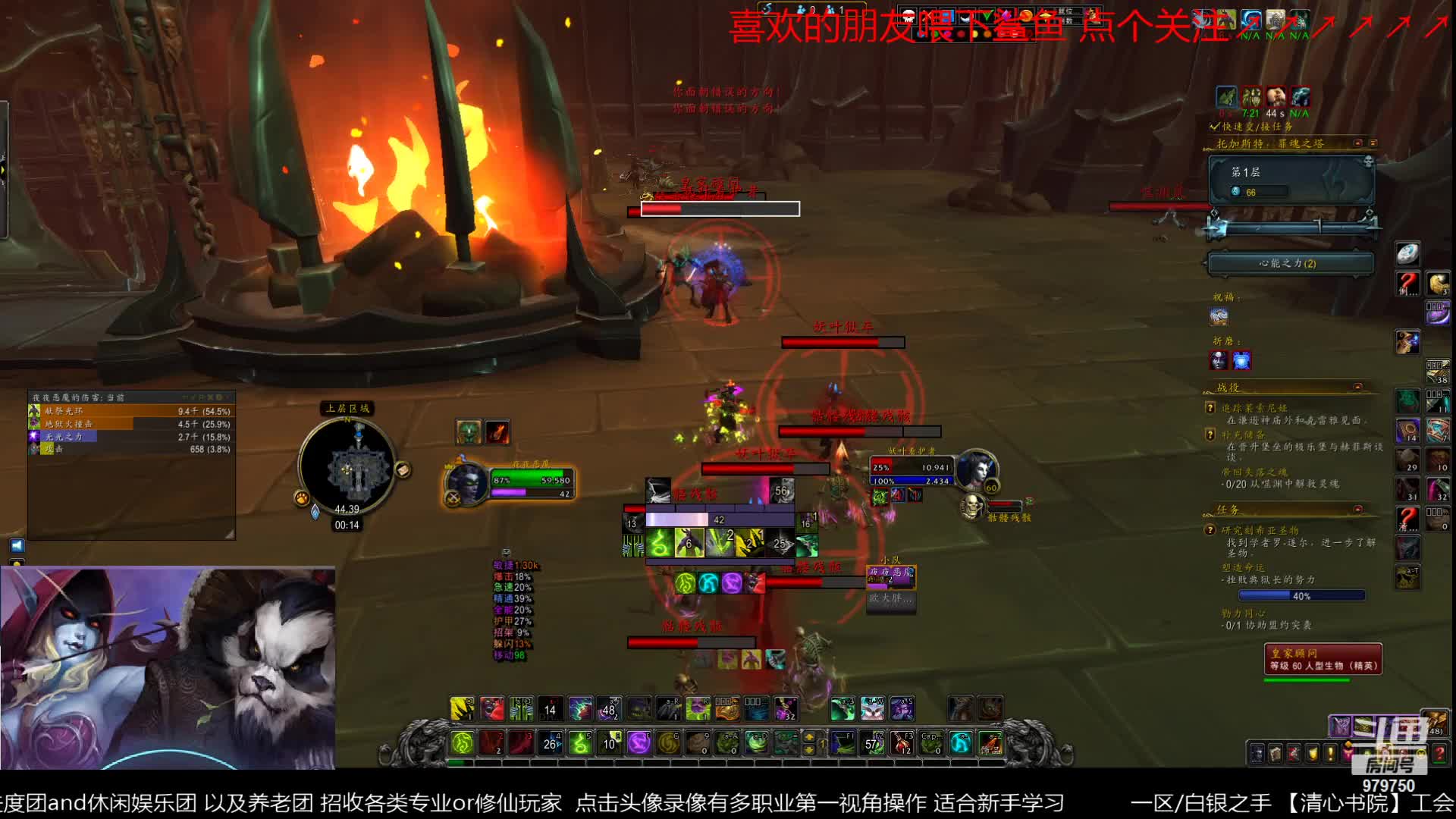The image size is (1456, 819).
Task: Click the circular minimap
Action: pos(347,466)
